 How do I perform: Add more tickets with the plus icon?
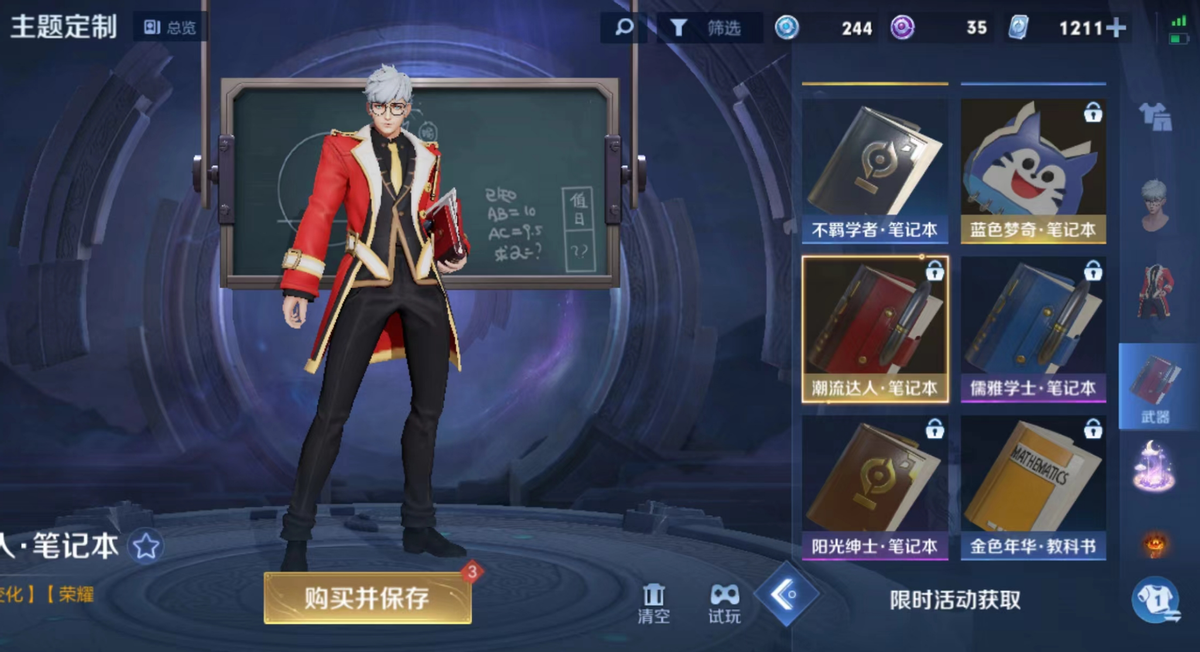[x=1116, y=28]
